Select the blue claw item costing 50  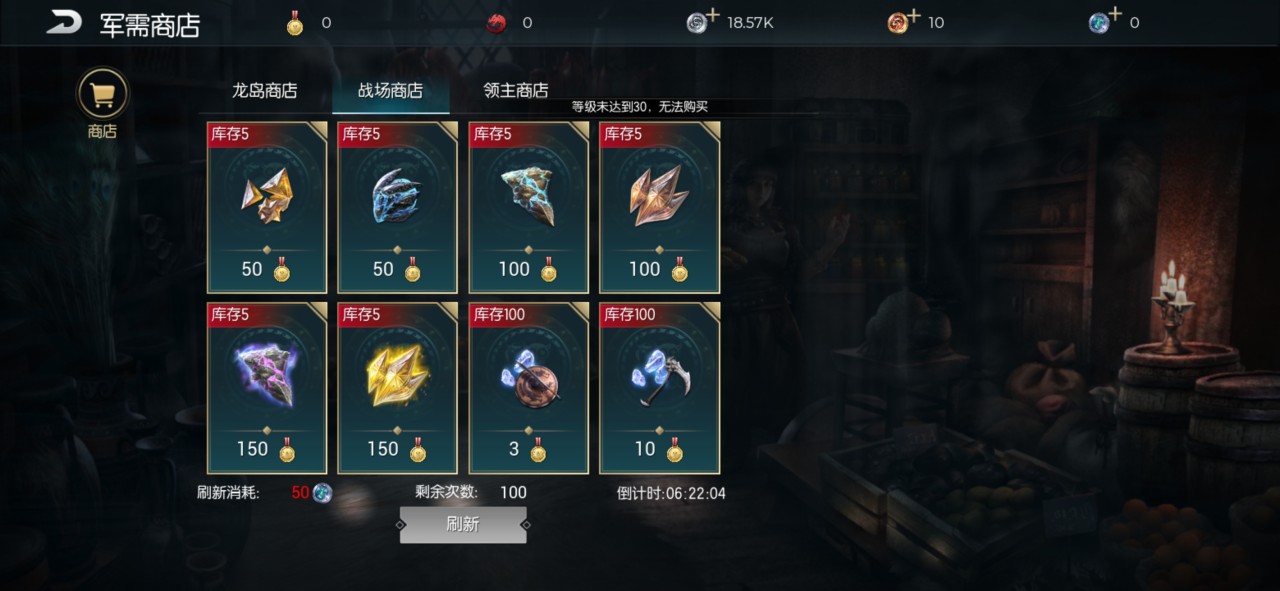[398, 207]
